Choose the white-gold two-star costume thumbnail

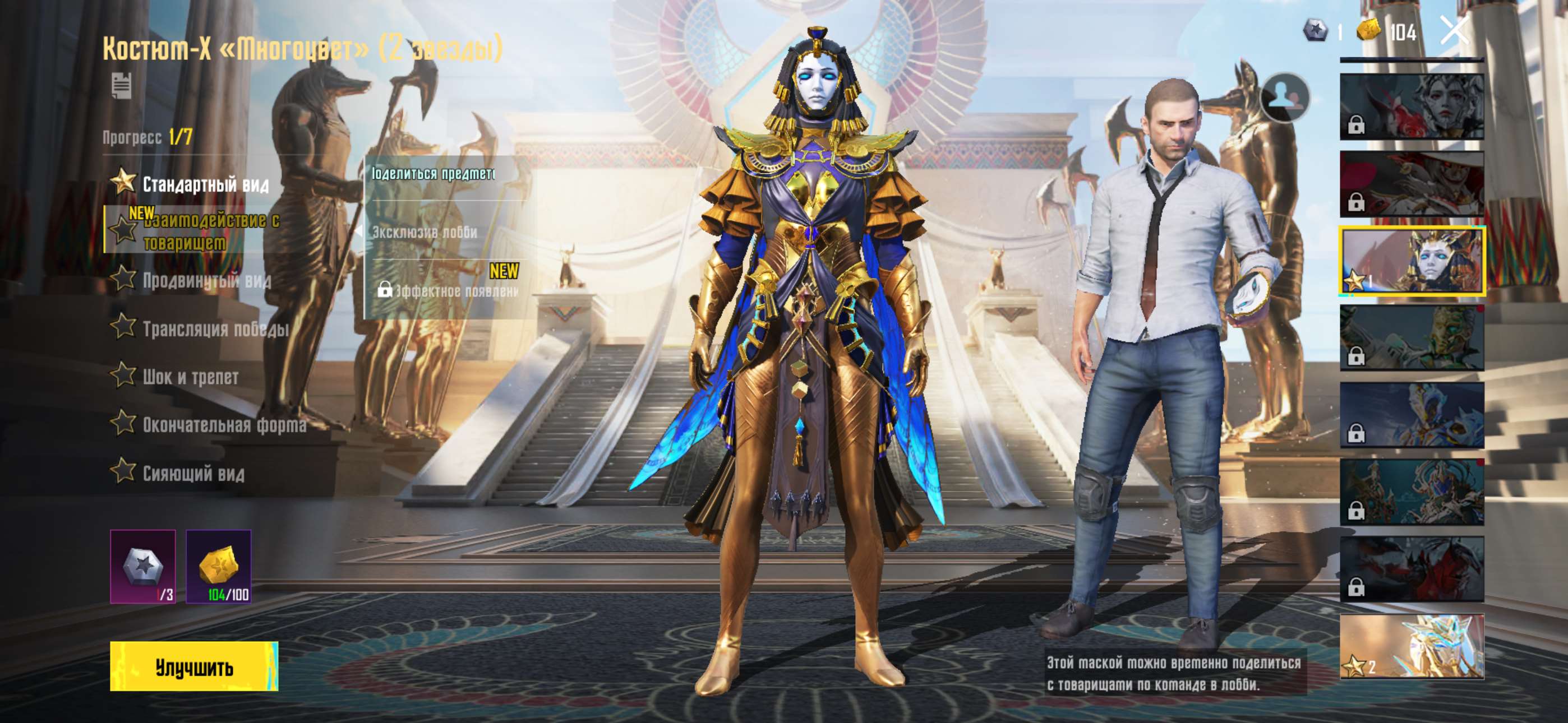tap(1412, 646)
